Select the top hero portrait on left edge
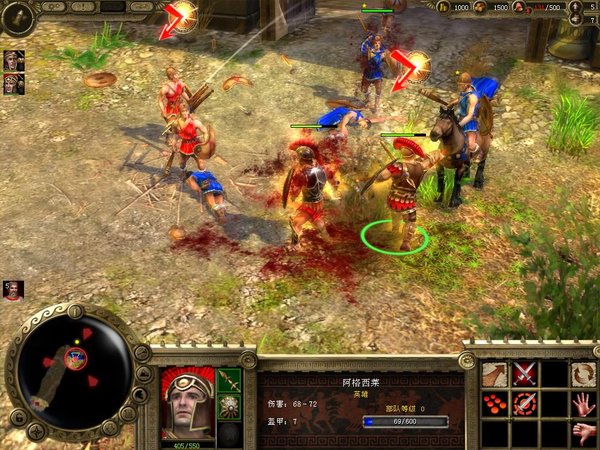 point(14,60)
